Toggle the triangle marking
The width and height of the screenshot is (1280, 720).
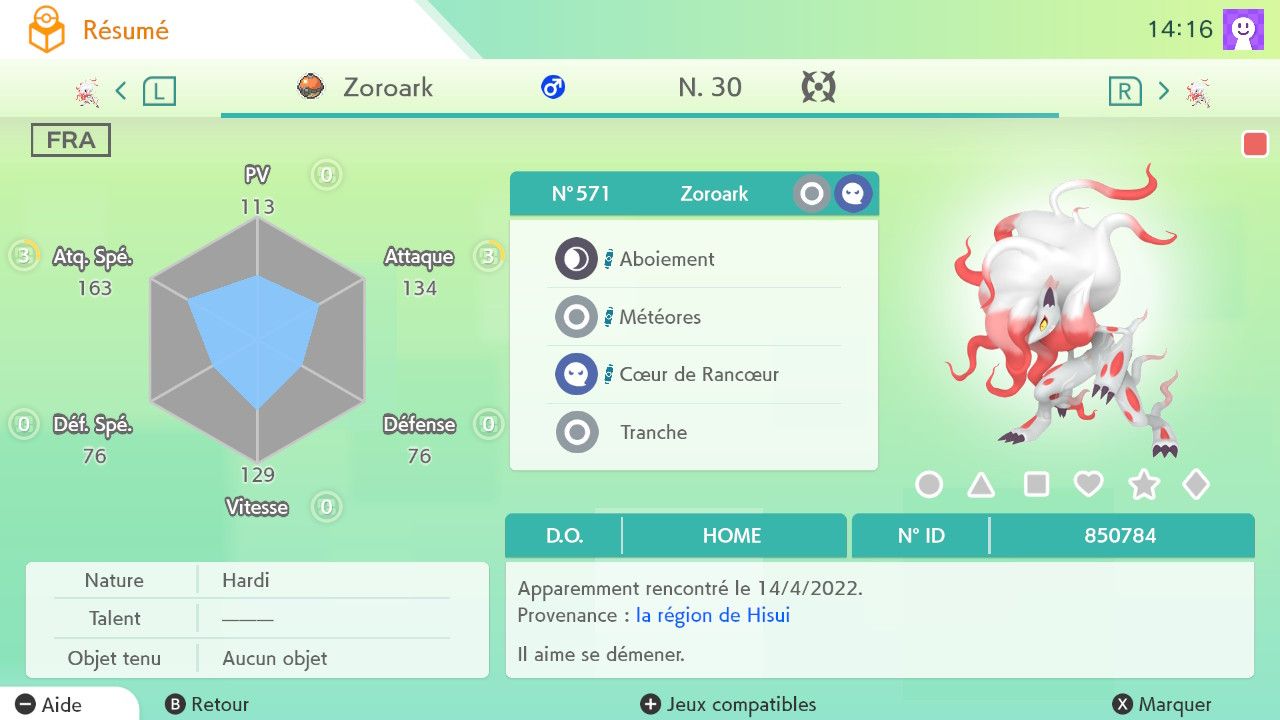click(981, 485)
